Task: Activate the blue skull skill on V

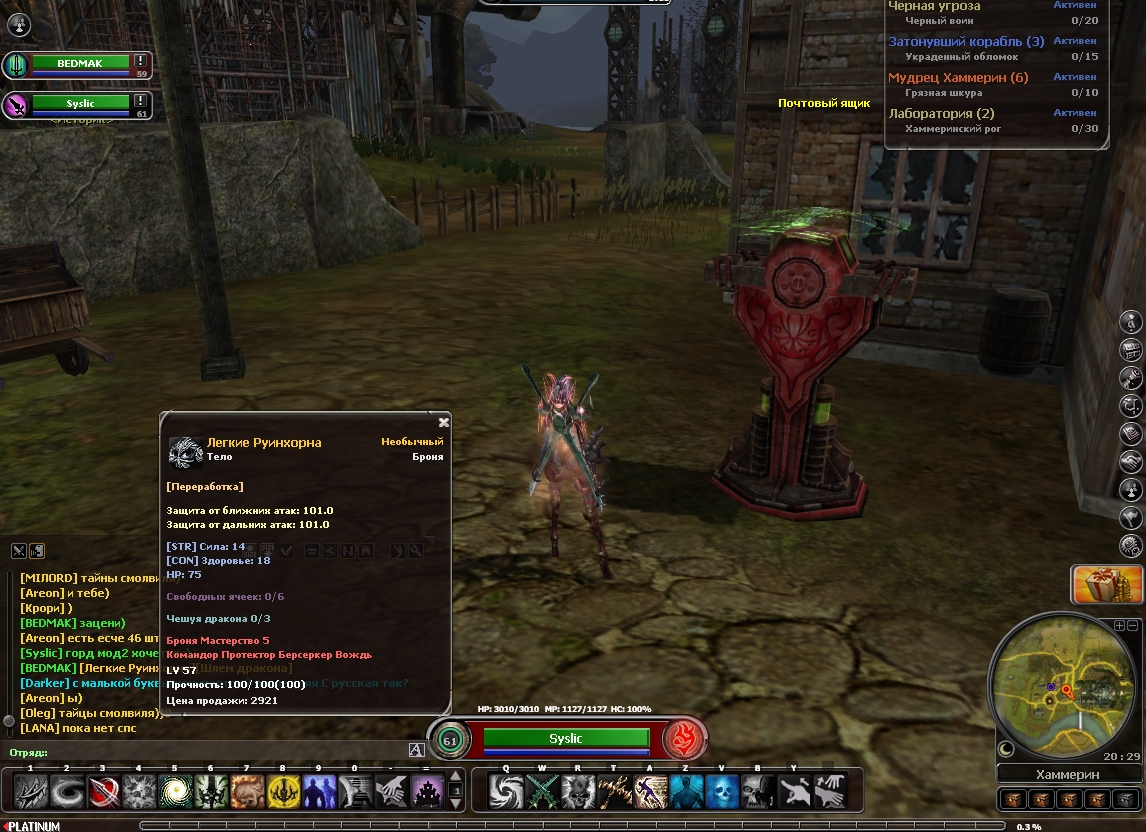Action: tap(721, 792)
